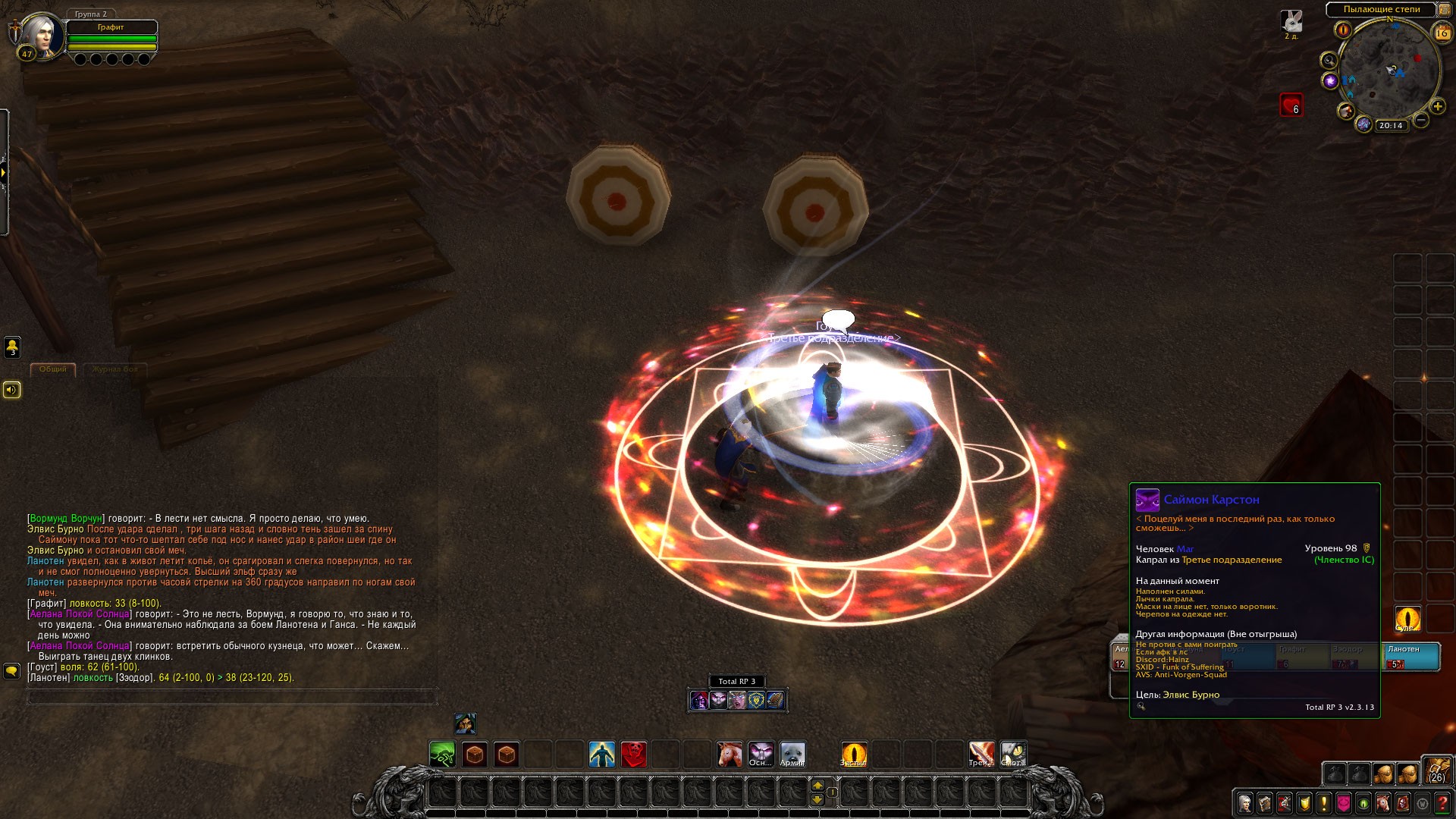Zoom out the minimap with minus button

(1421, 120)
